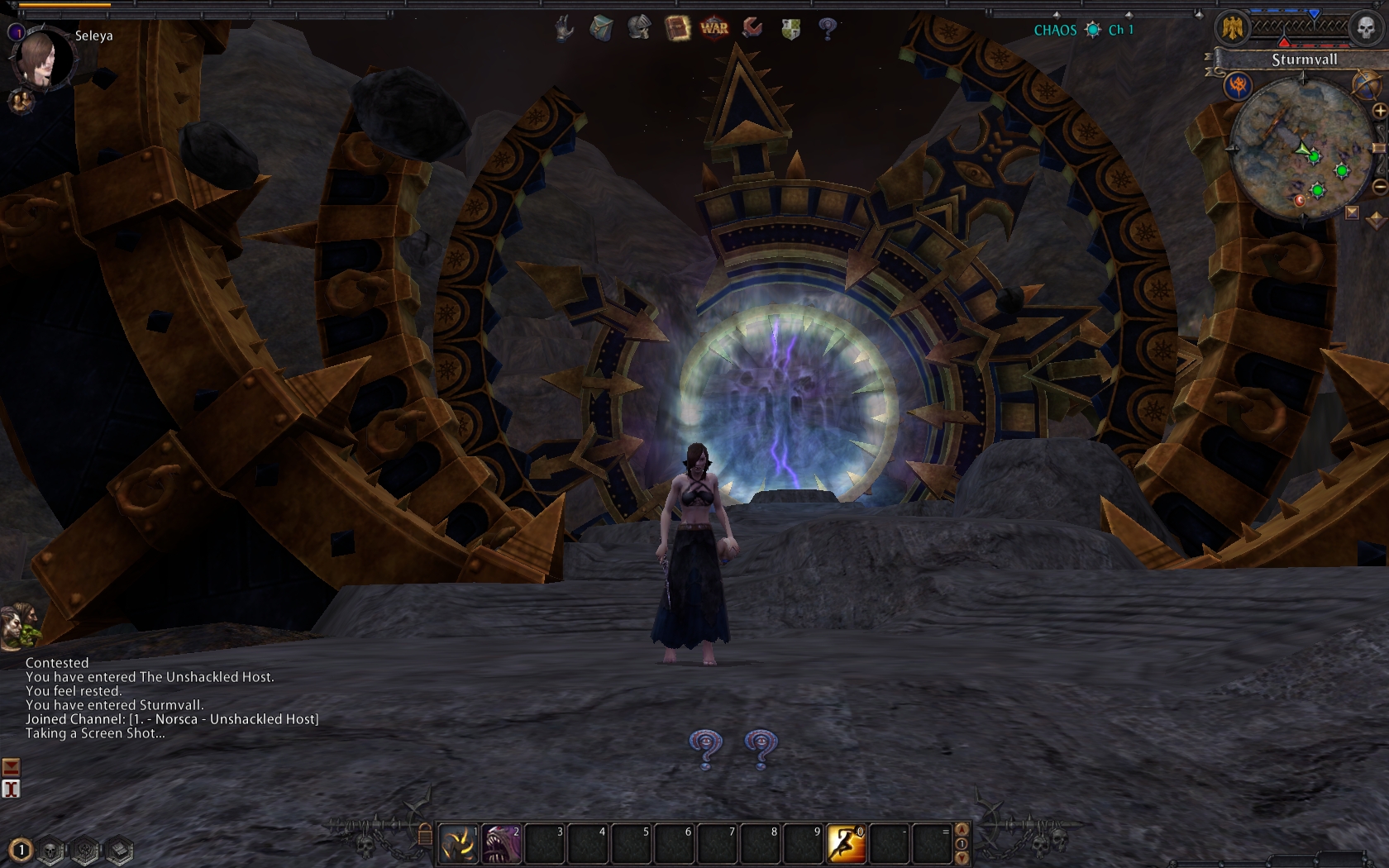Open the backpack inventory
The width and height of the screenshot is (1389, 868).
[602, 29]
